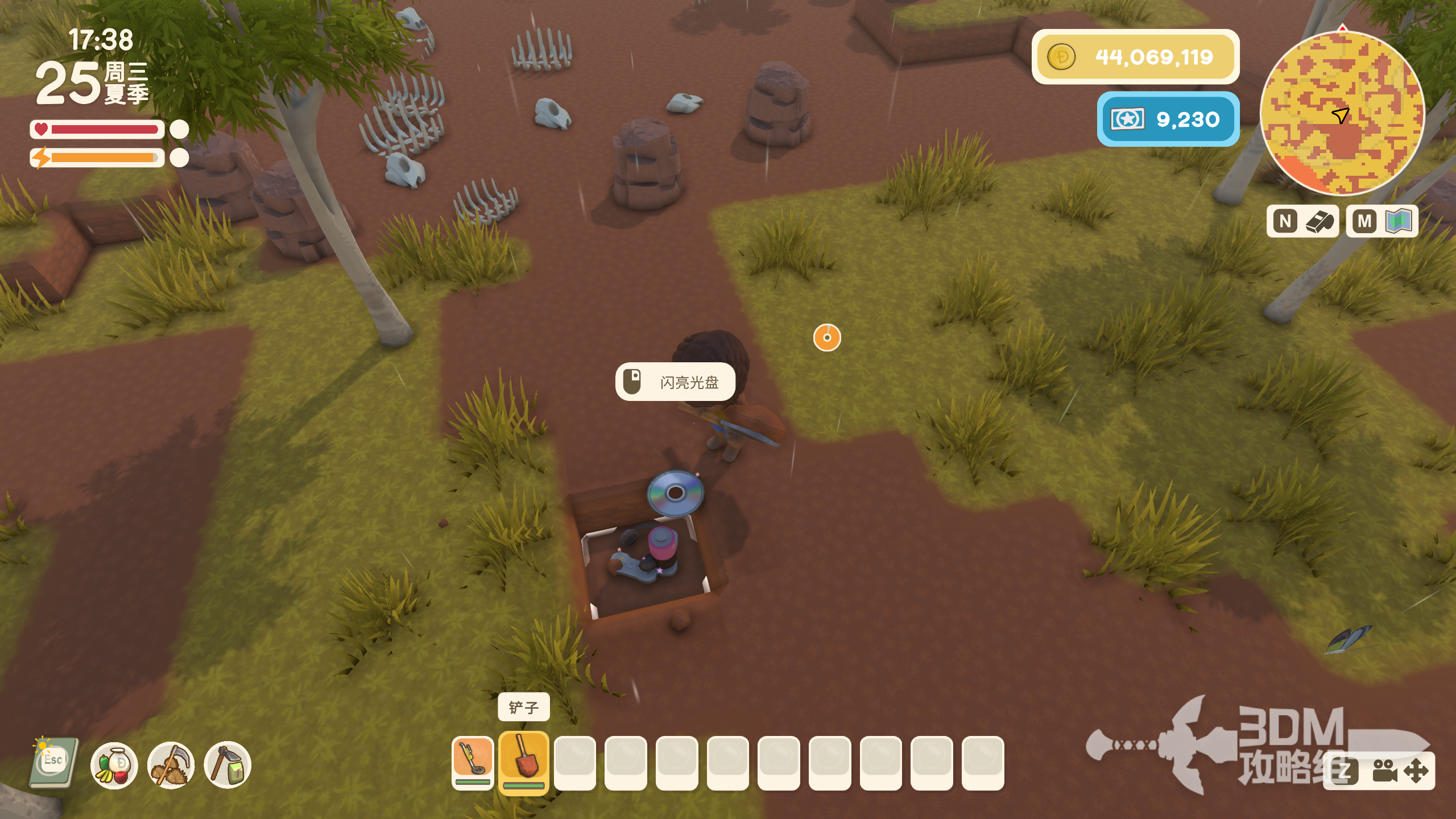Blow the whistle button
The width and height of the screenshot is (1456, 819).
coord(1303,221)
